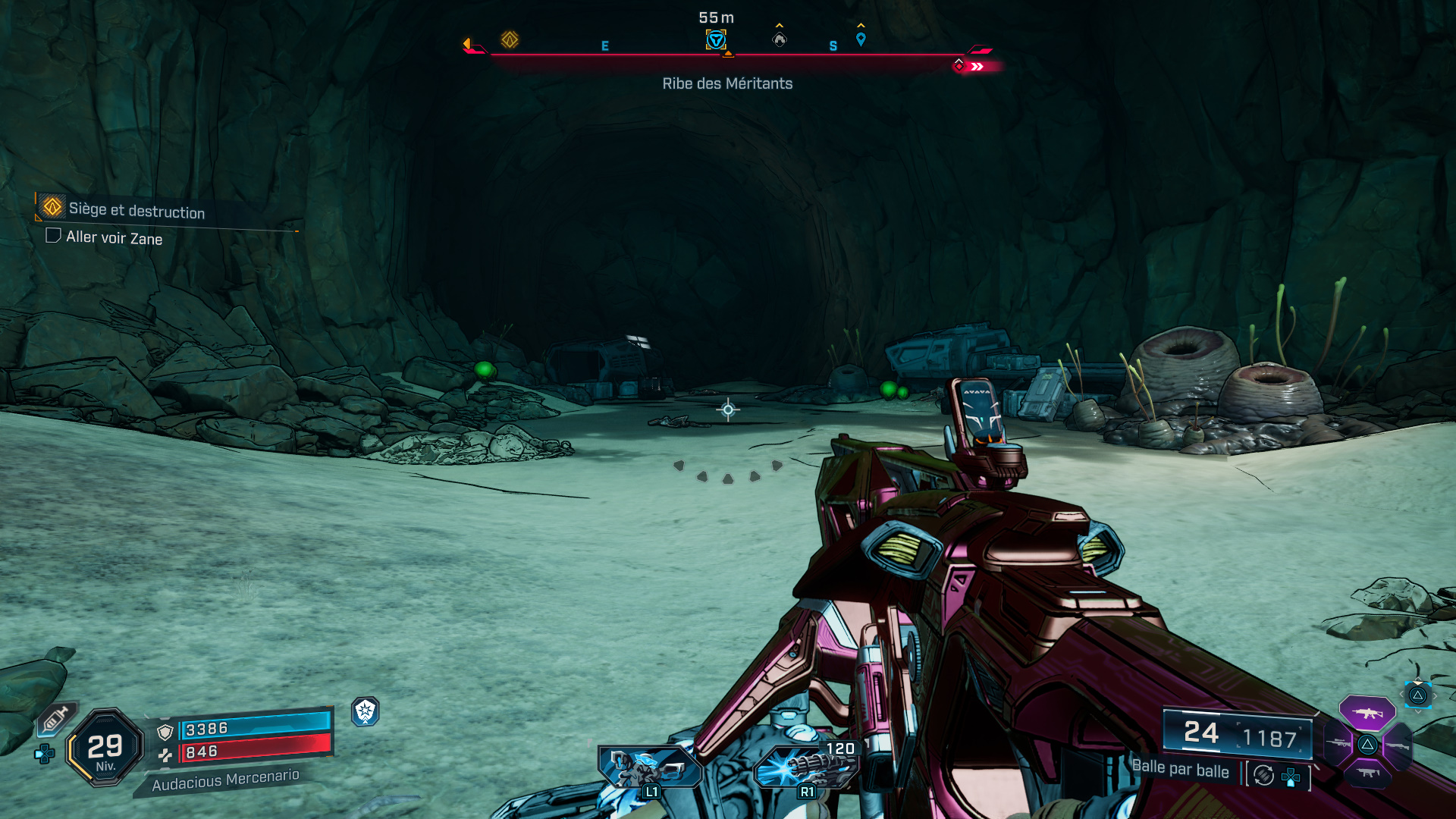
Task: Switch to the sniper rifle weapon slot
Action: [1338, 743]
